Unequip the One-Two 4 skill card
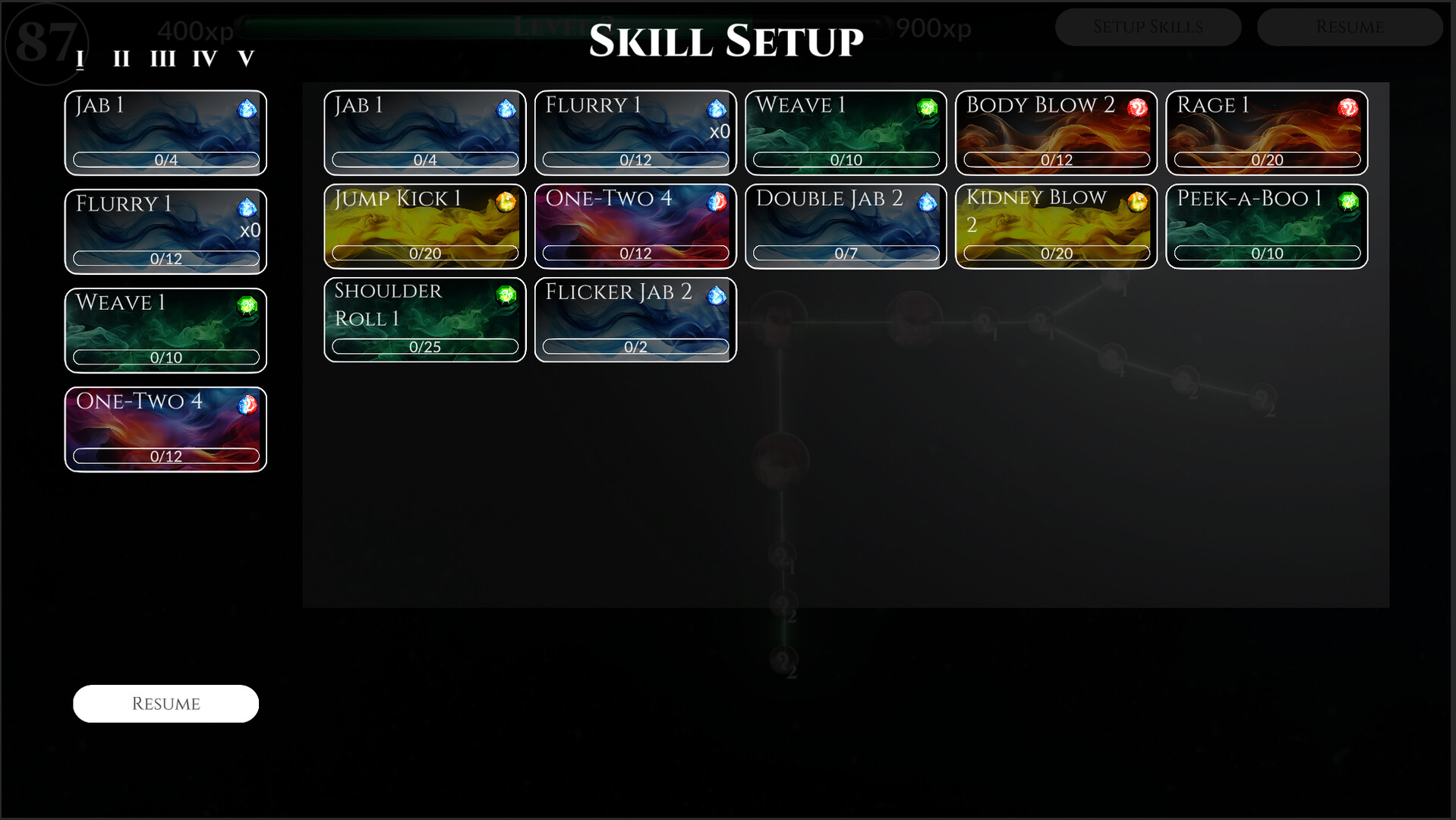 165,429
